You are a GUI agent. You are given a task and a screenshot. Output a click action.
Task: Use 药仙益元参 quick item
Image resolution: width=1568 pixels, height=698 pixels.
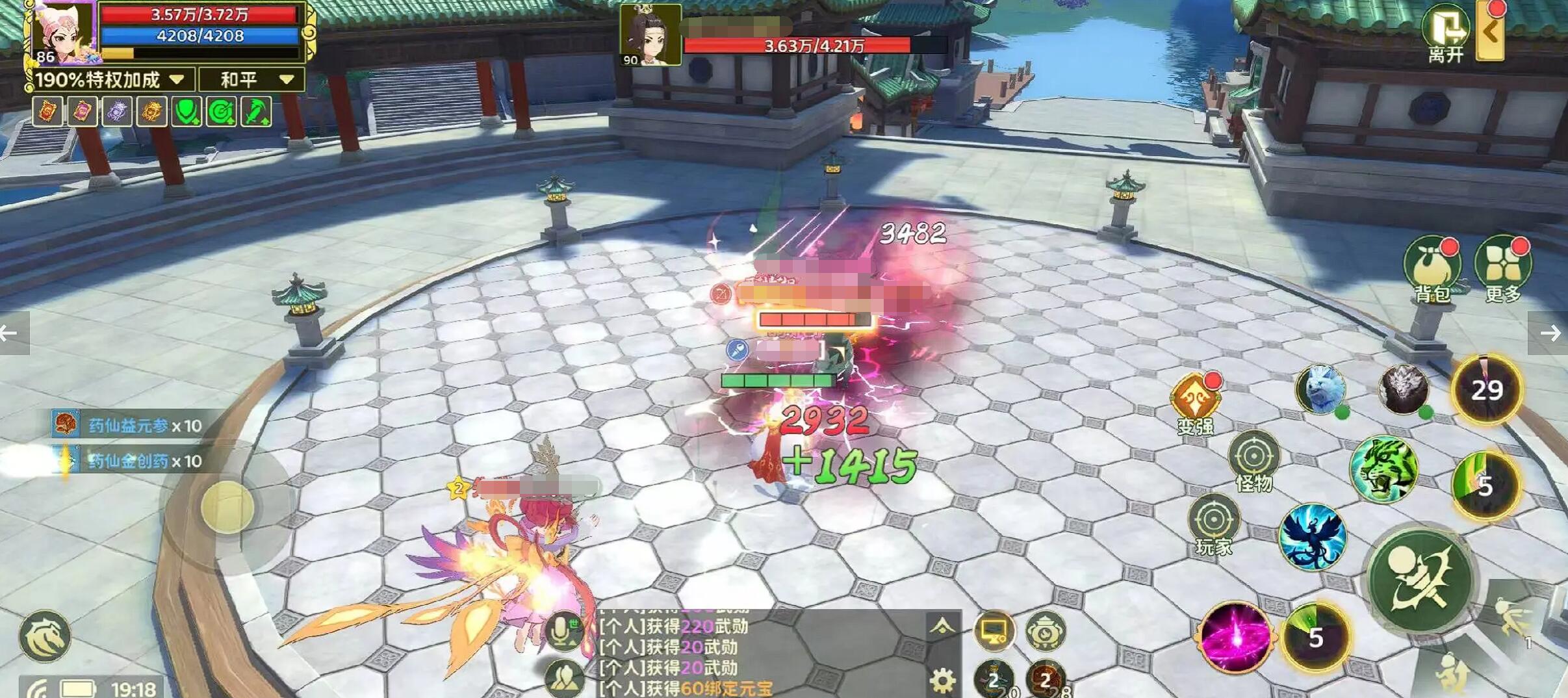(x=127, y=426)
